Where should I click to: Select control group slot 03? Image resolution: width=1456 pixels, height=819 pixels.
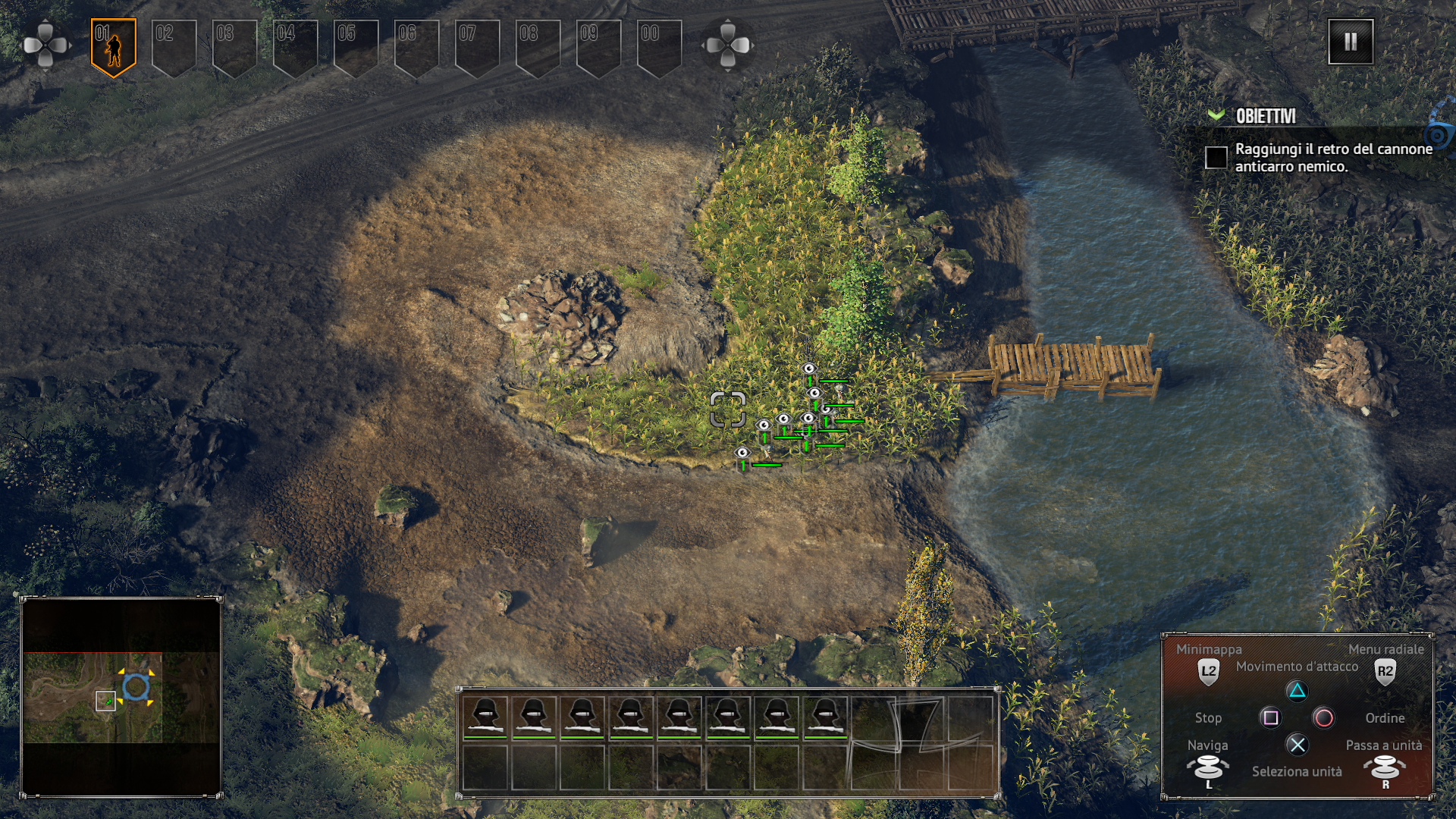(235, 47)
